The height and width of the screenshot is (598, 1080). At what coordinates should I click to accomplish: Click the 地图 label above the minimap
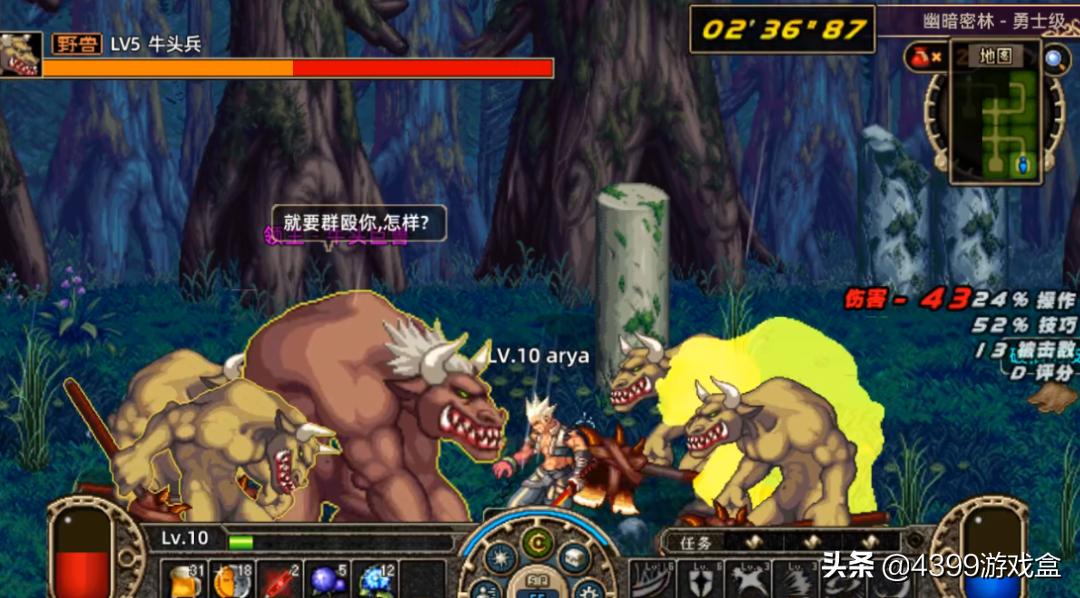point(994,56)
